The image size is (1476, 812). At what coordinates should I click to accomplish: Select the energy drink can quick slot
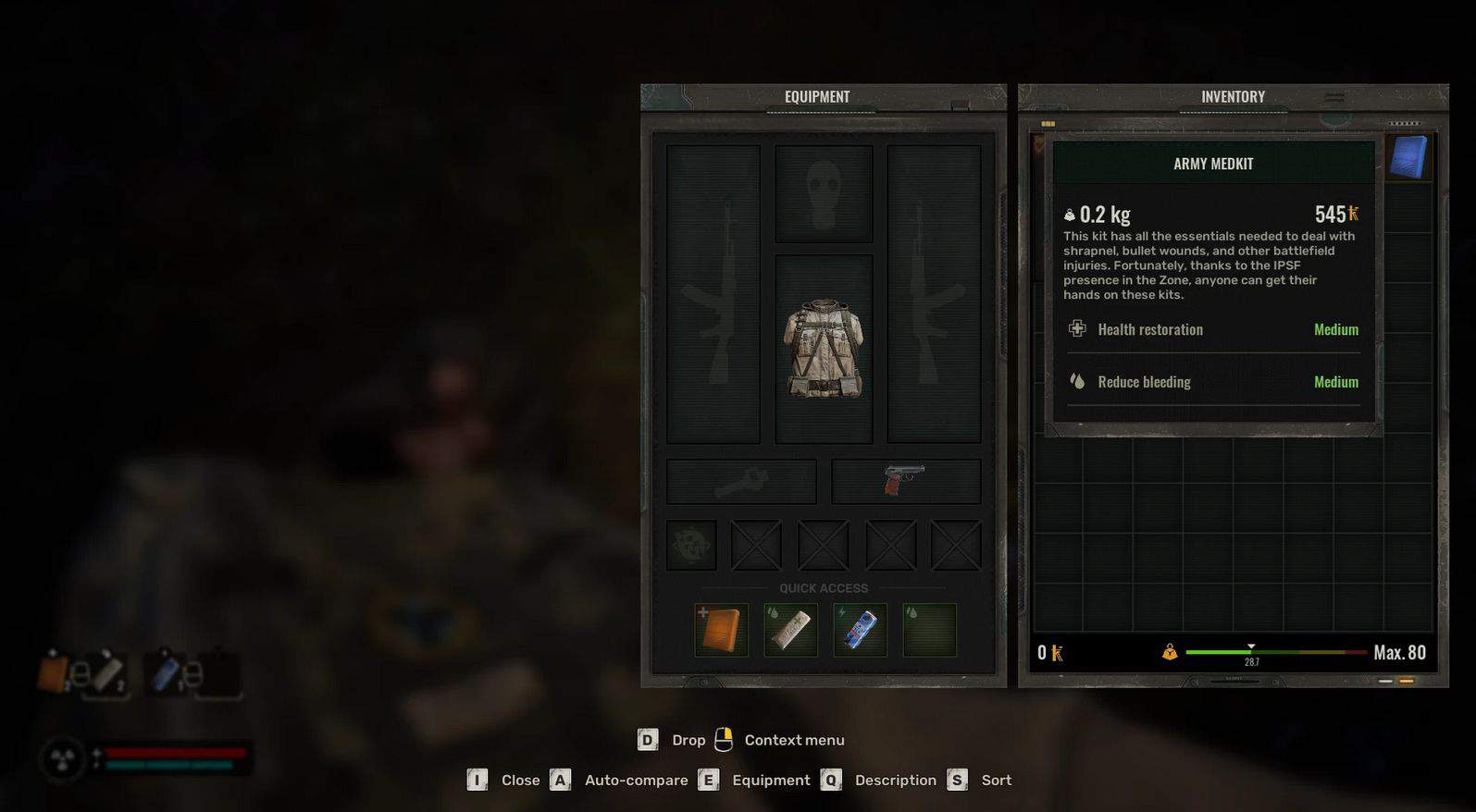click(860, 630)
